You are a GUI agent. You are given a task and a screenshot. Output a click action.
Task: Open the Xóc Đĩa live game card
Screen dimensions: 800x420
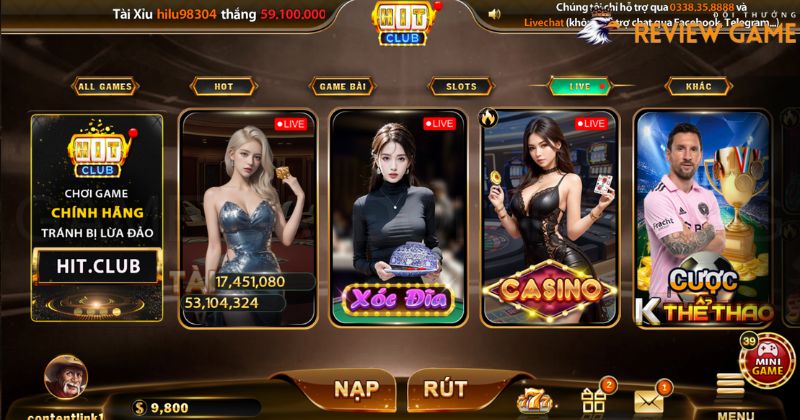point(397,218)
